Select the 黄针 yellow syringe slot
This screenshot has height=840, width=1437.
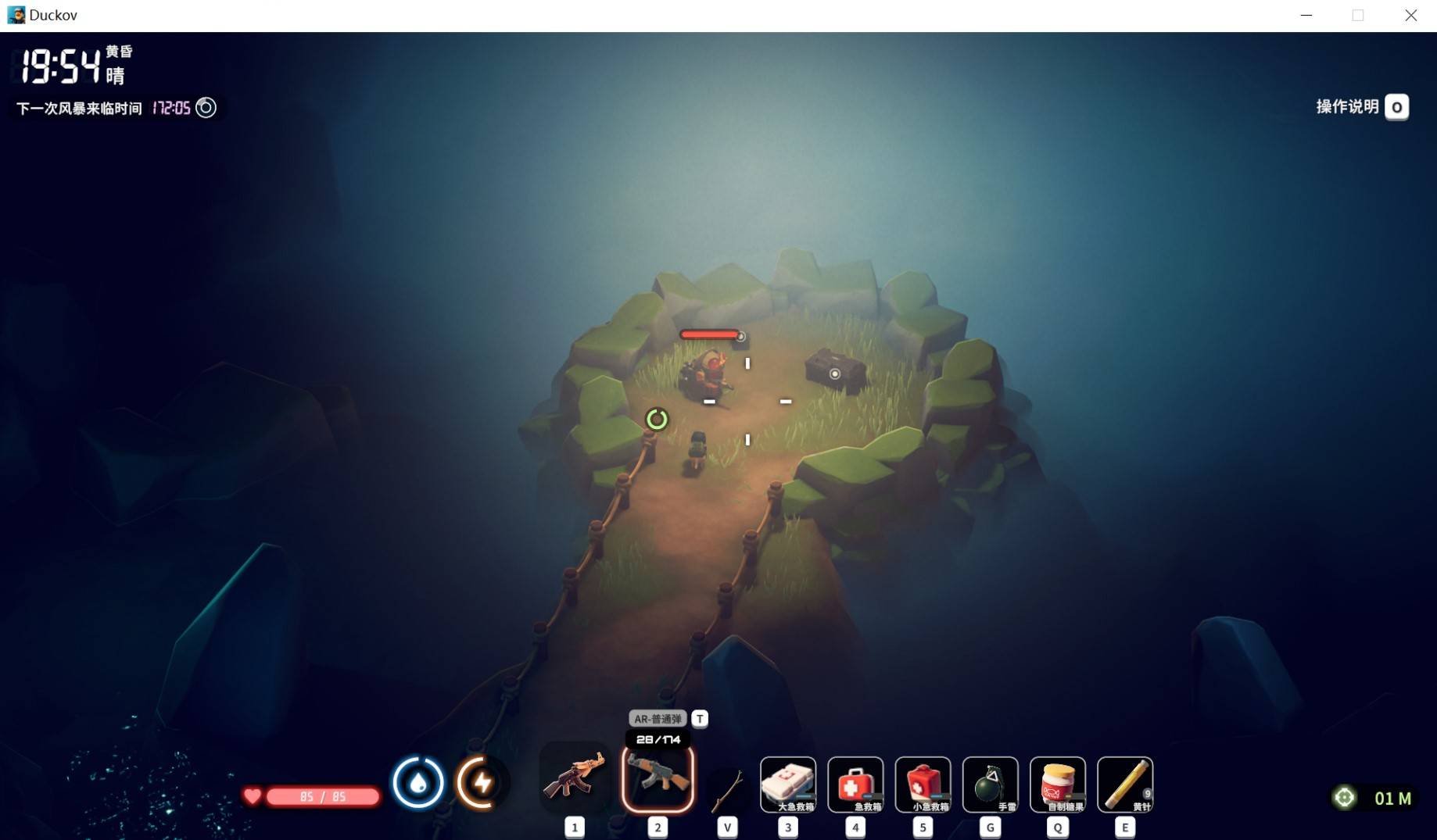click(x=1124, y=784)
